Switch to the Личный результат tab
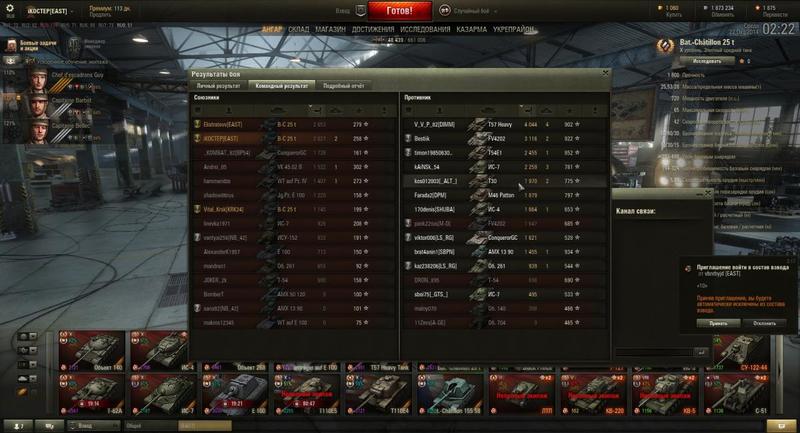 pyautogui.click(x=217, y=86)
